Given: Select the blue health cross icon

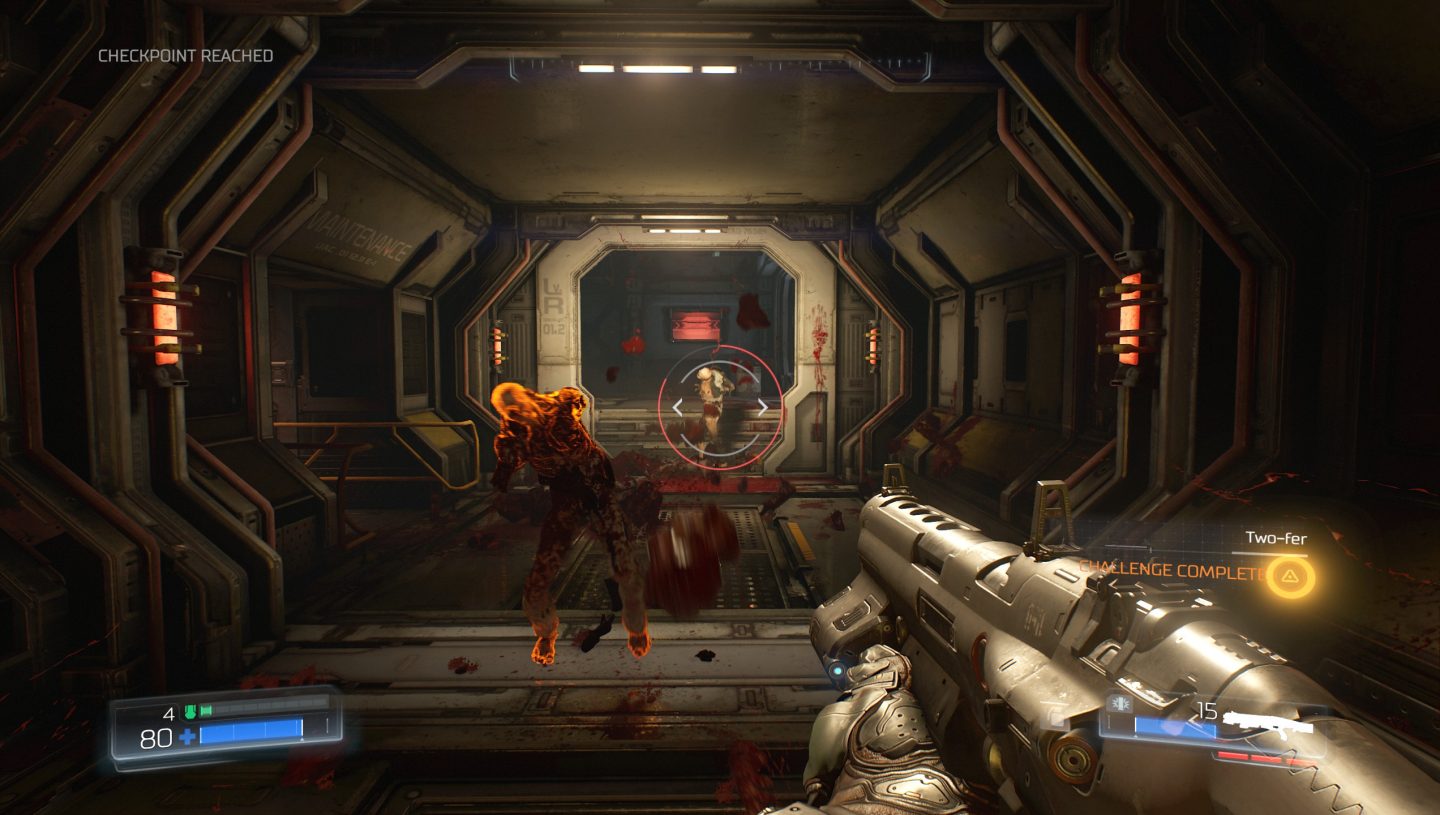Looking at the screenshot, I should click(187, 737).
